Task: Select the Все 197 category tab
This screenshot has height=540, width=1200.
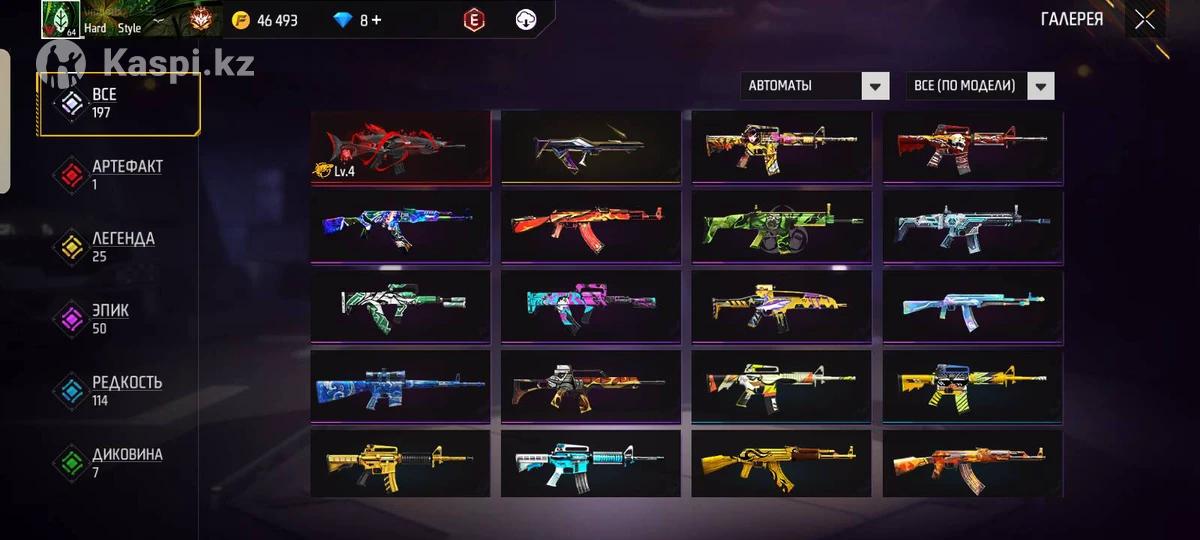Action: point(118,104)
